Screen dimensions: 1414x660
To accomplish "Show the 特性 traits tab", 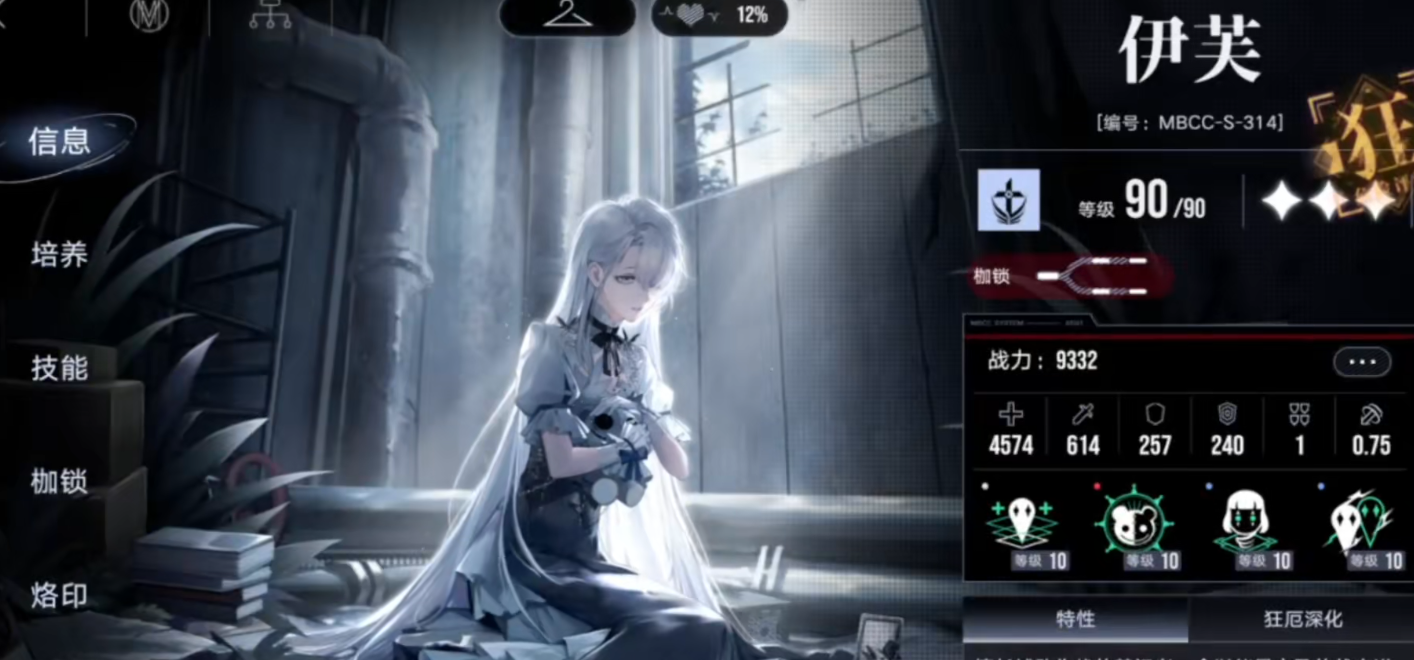I will coord(1075,620).
